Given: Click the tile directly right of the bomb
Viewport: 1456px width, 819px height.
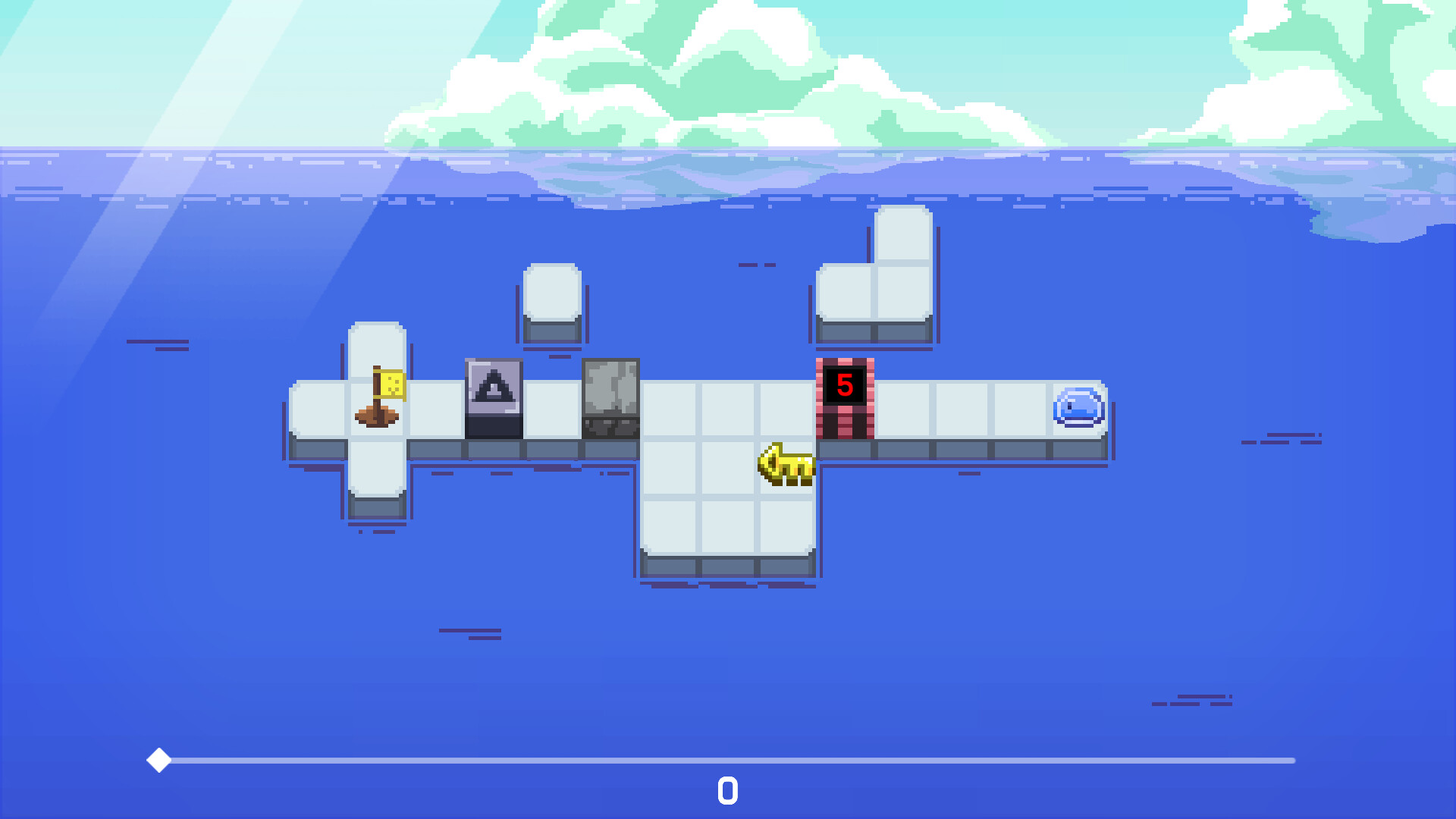Looking at the screenshot, I should pyautogui.click(x=902, y=409).
